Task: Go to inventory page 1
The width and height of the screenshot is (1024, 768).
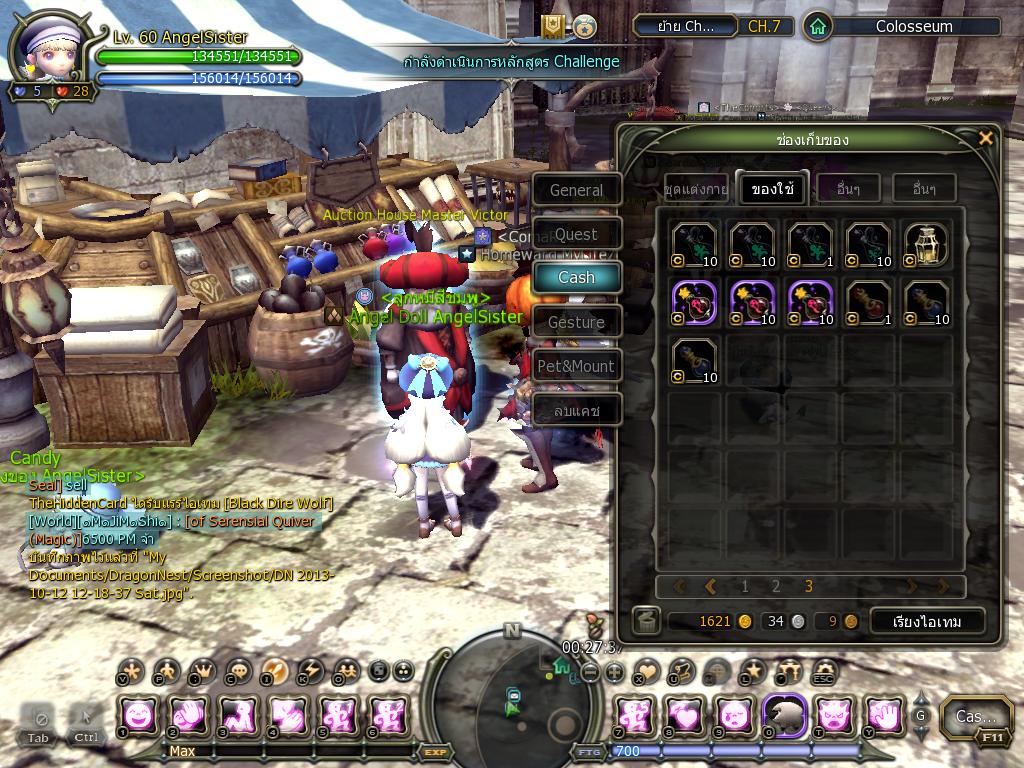Action: click(x=744, y=587)
